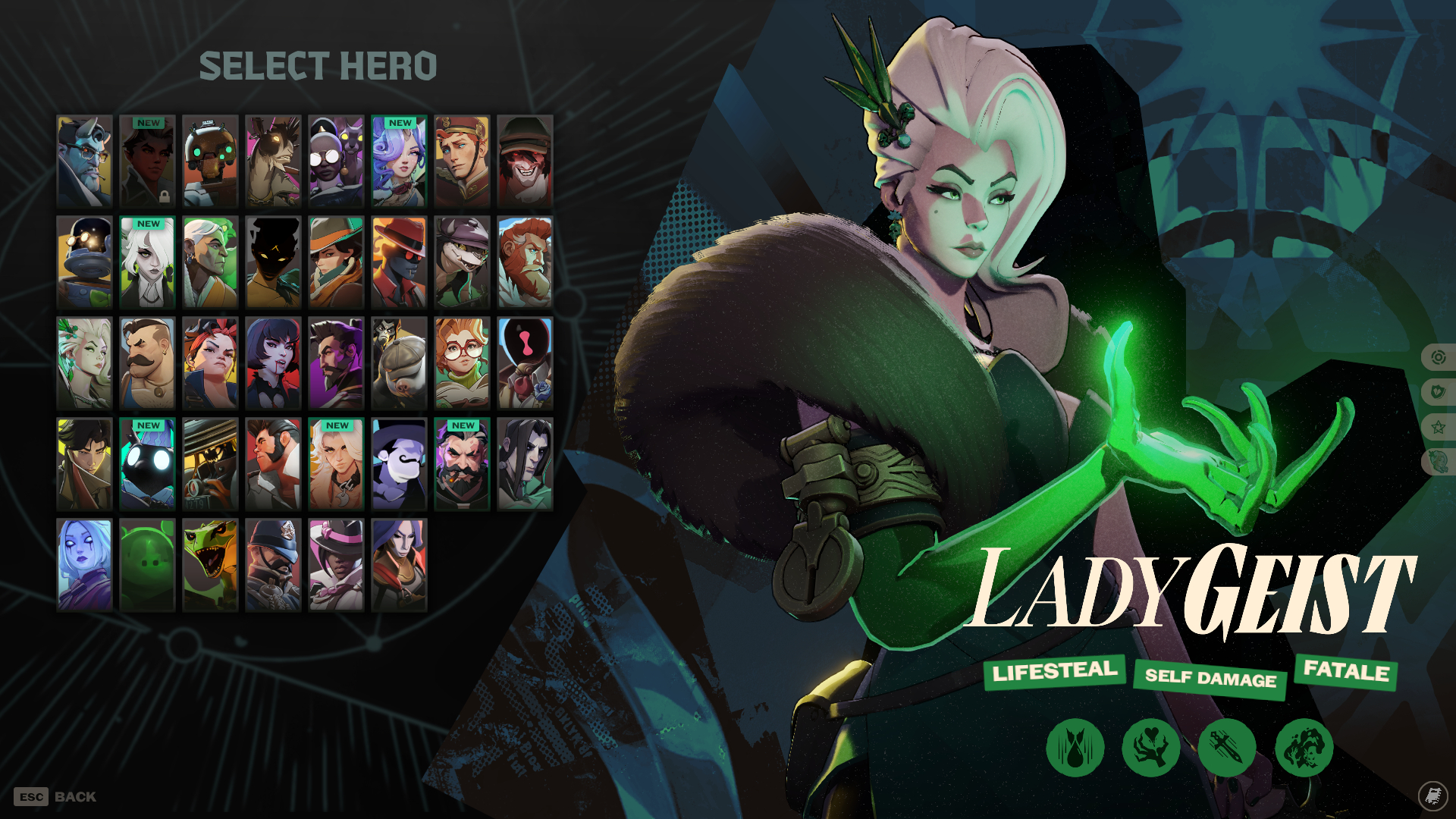Click the LIFESTEAL trait badge

click(x=1054, y=670)
